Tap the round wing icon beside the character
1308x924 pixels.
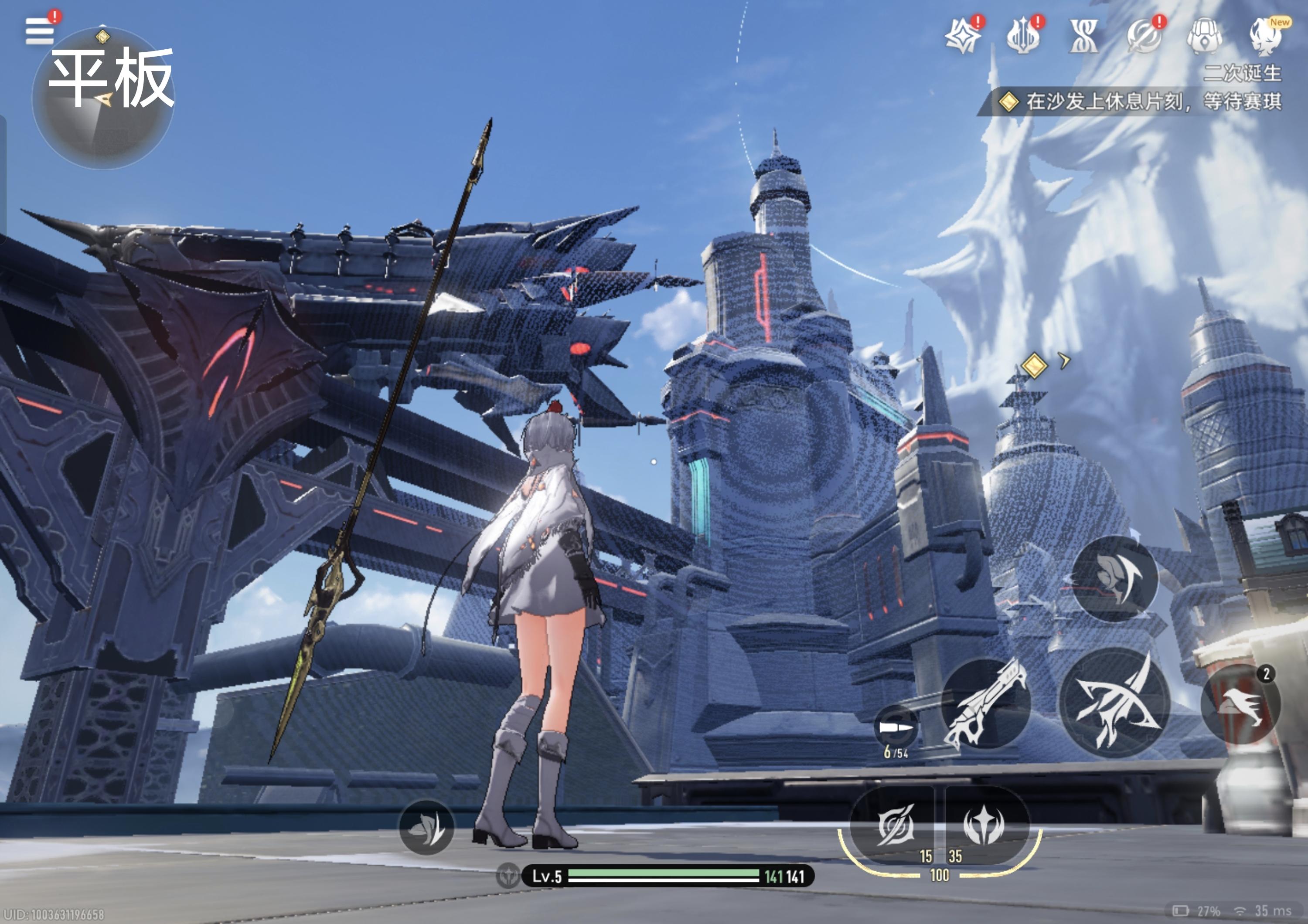click(427, 828)
